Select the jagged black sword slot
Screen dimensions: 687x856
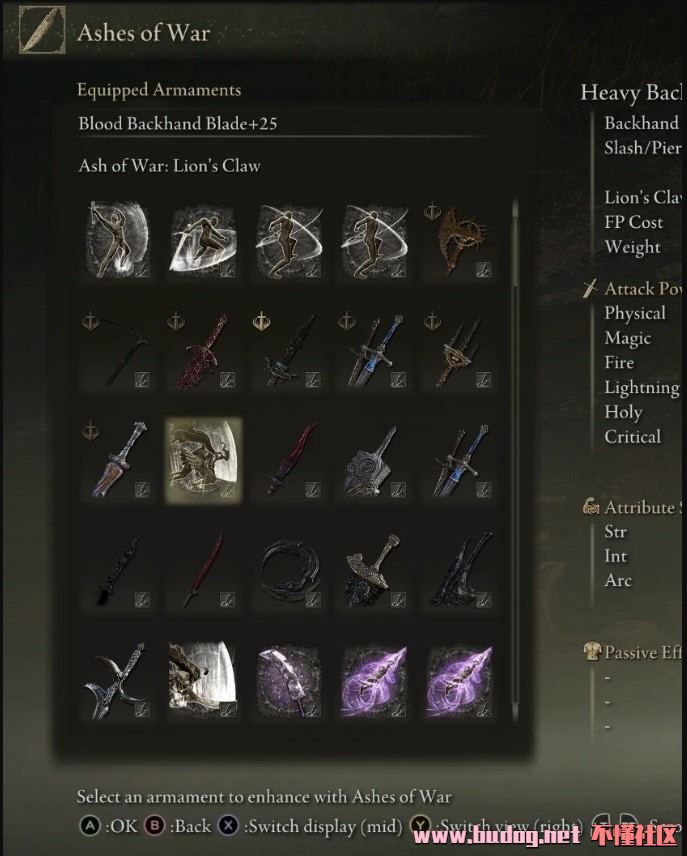[x=118, y=567]
